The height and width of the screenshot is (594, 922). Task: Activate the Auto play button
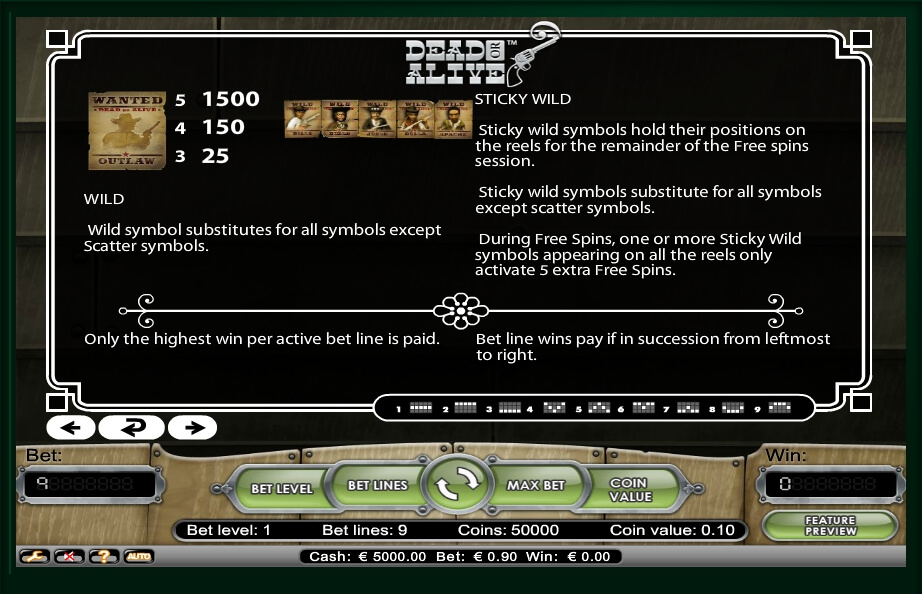[x=138, y=556]
